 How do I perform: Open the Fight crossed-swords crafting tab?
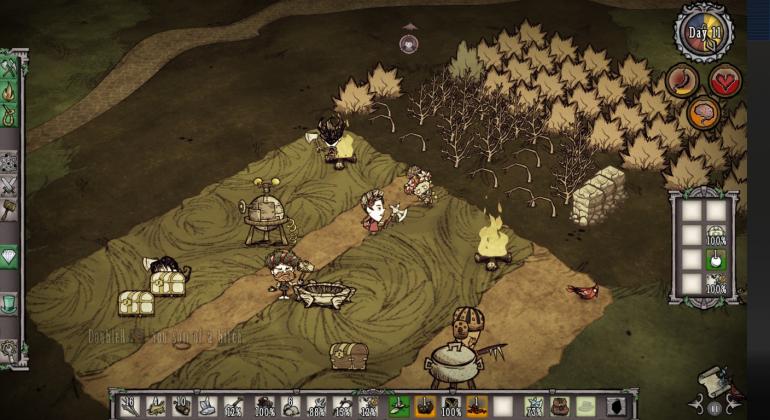coord(10,185)
